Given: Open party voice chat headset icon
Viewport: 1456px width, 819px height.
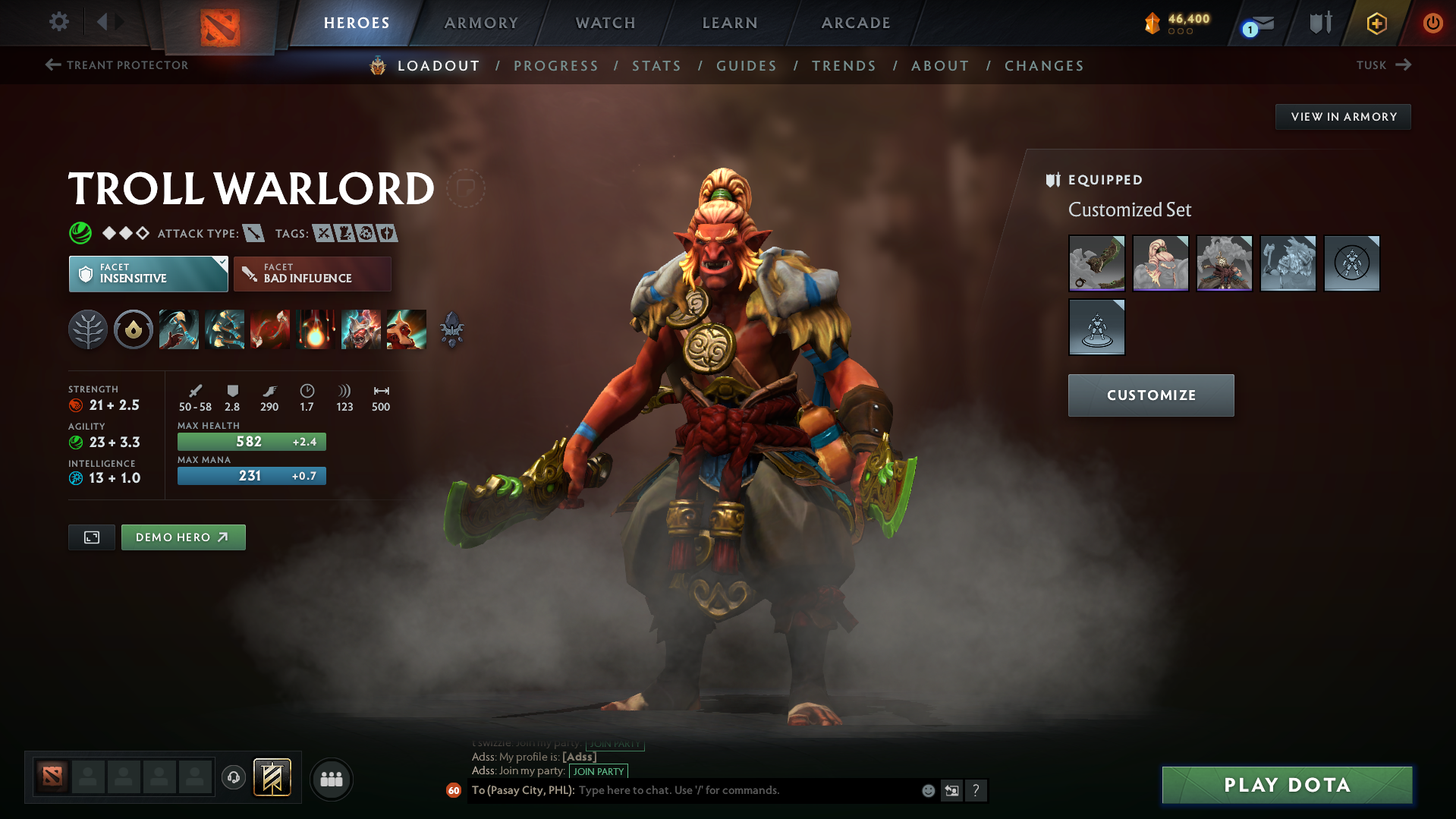Looking at the screenshot, I should point(234,779).
